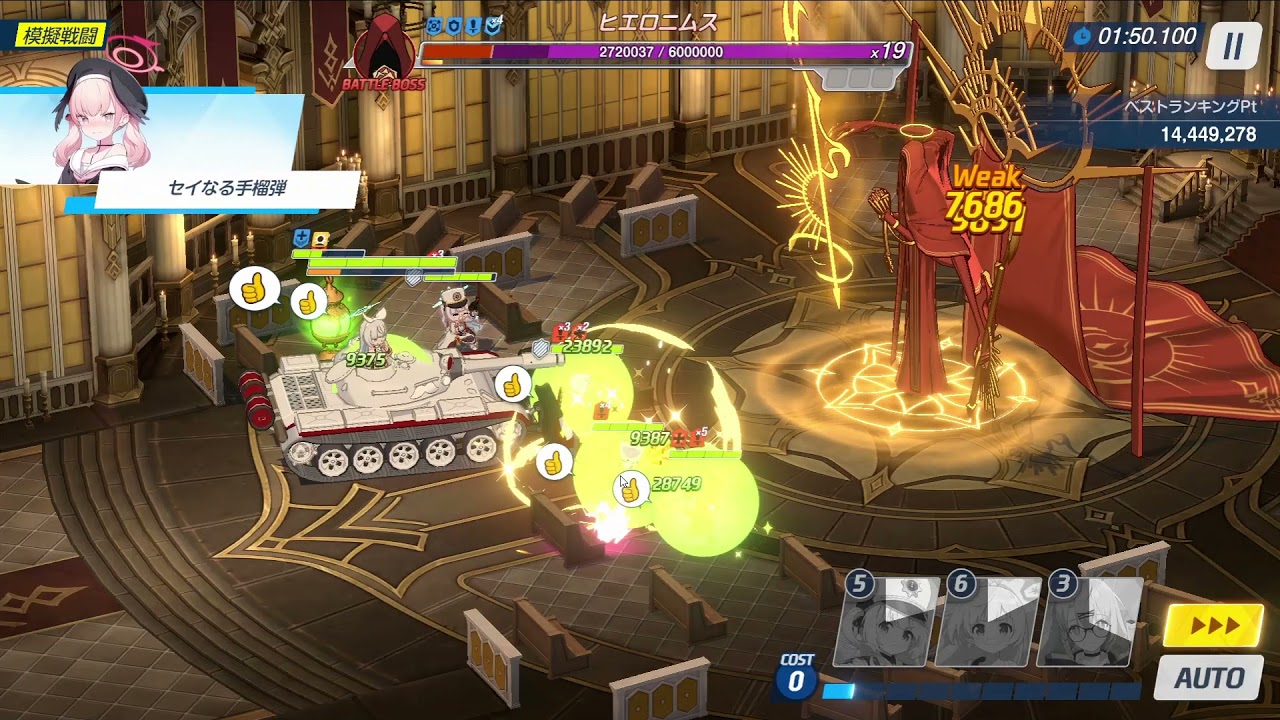
Task: Pause the battle
Action: pyautogui.click(x=1233, y=45)
